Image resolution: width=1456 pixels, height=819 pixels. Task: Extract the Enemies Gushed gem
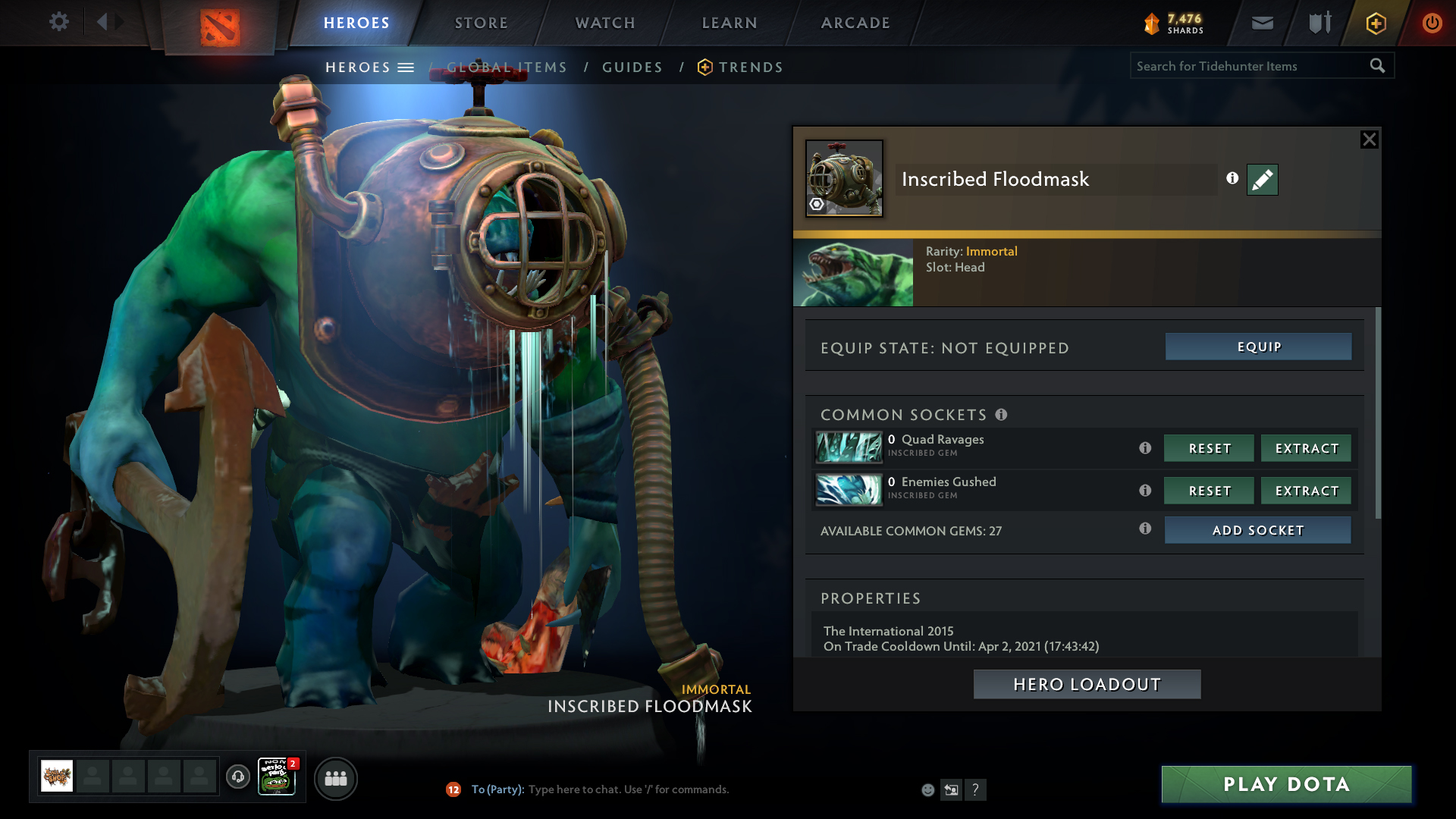point(1306,491)
